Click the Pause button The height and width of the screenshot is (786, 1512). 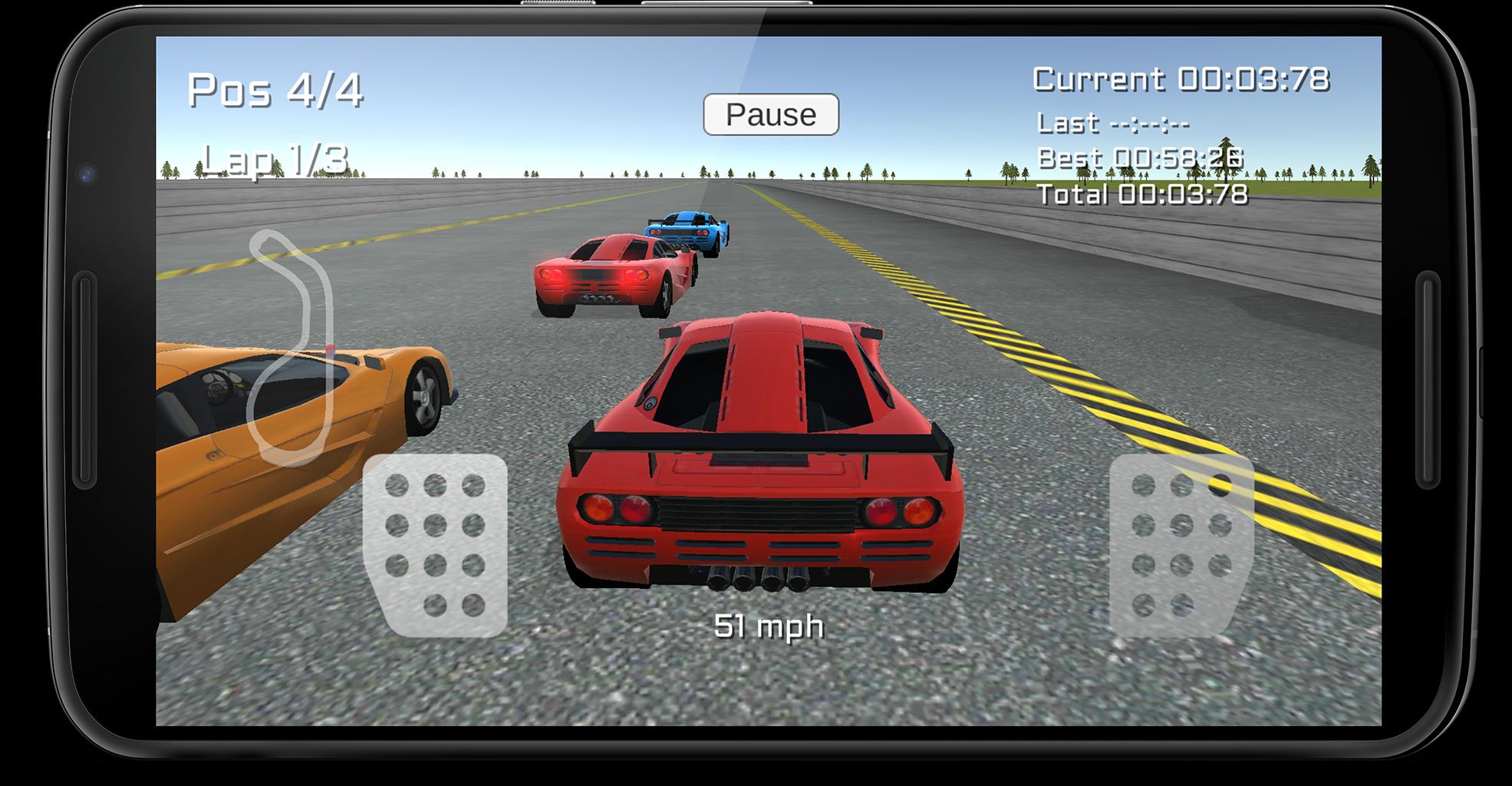(x=769, y=115)
